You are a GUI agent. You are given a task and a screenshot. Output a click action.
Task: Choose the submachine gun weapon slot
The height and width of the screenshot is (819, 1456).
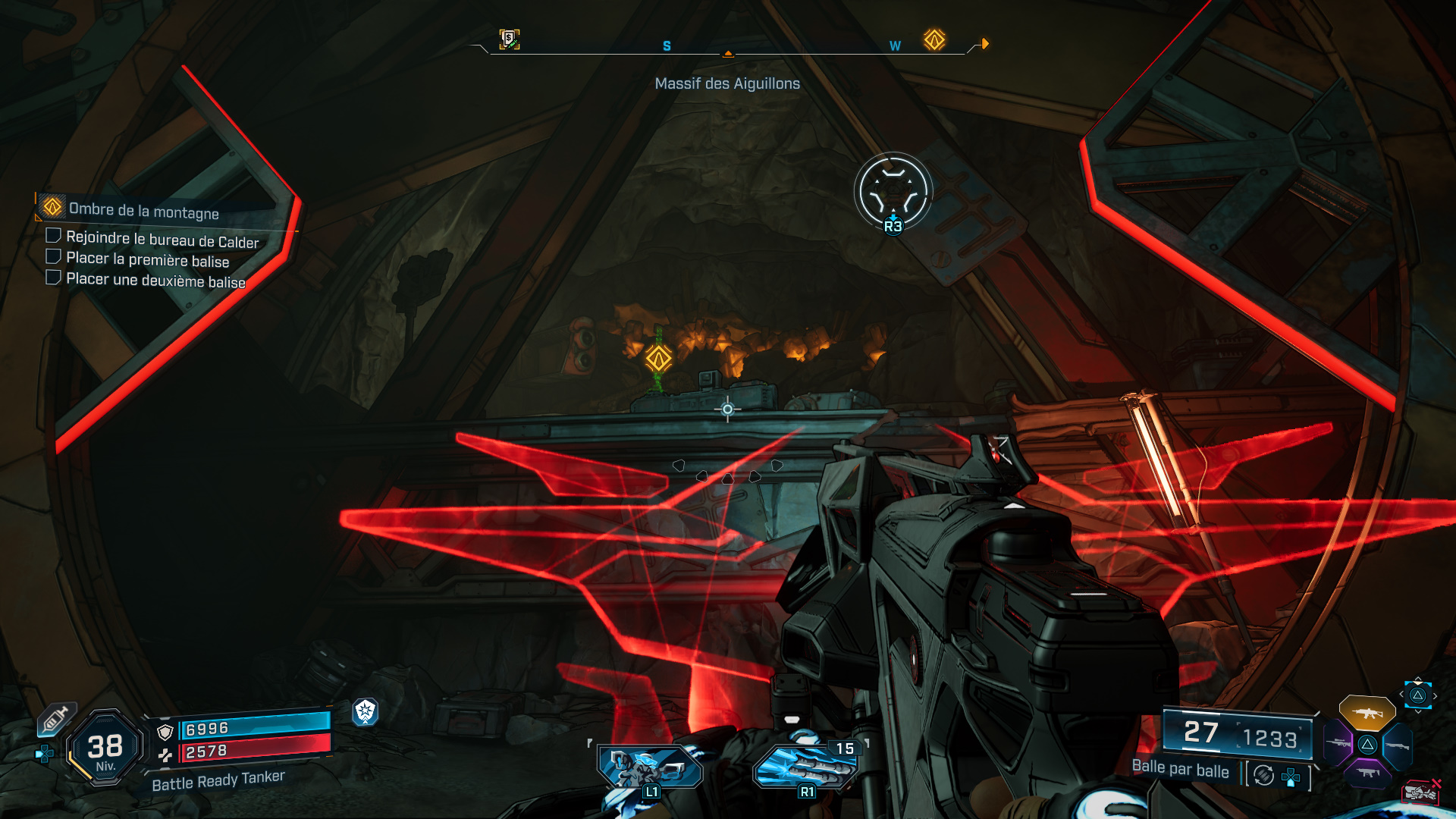pyautogui.click(x=1367, y=773)
